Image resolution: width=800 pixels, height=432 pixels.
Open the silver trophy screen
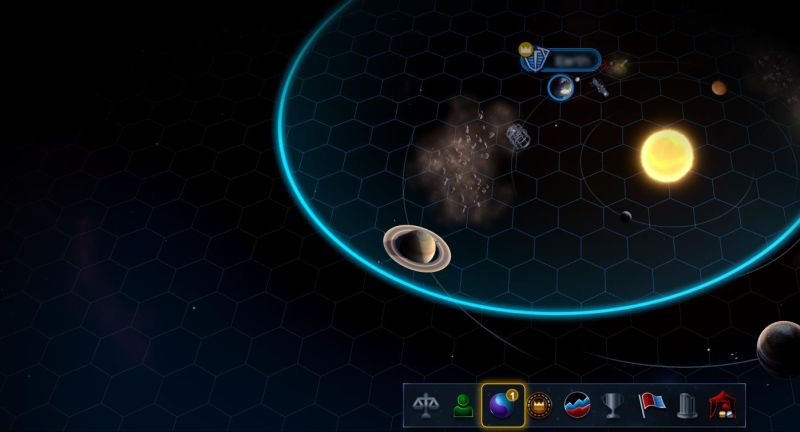click(x=613, y=406)
